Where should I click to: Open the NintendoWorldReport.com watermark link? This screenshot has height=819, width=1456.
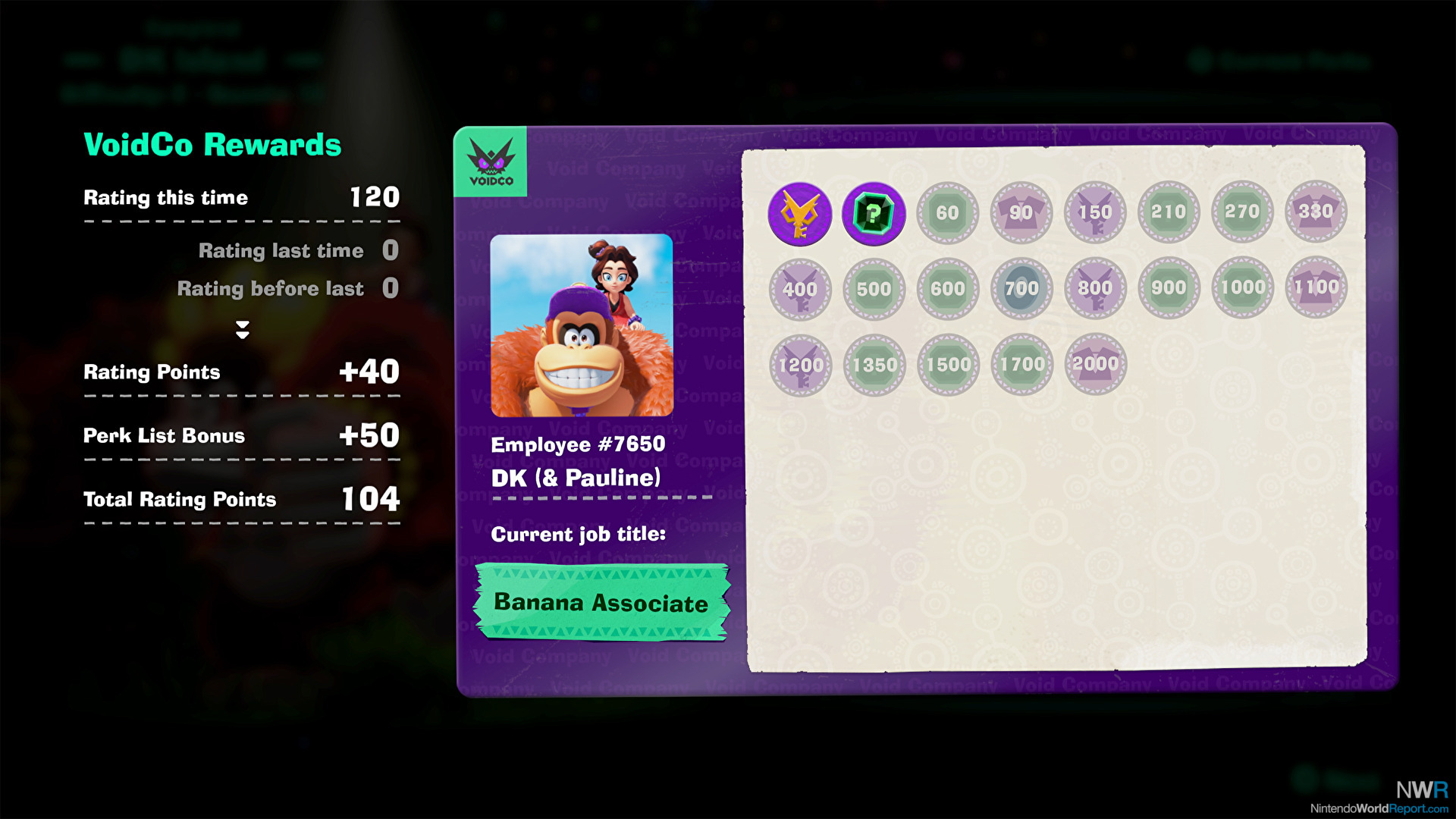pyautogui.click(x=1379, y=808)
